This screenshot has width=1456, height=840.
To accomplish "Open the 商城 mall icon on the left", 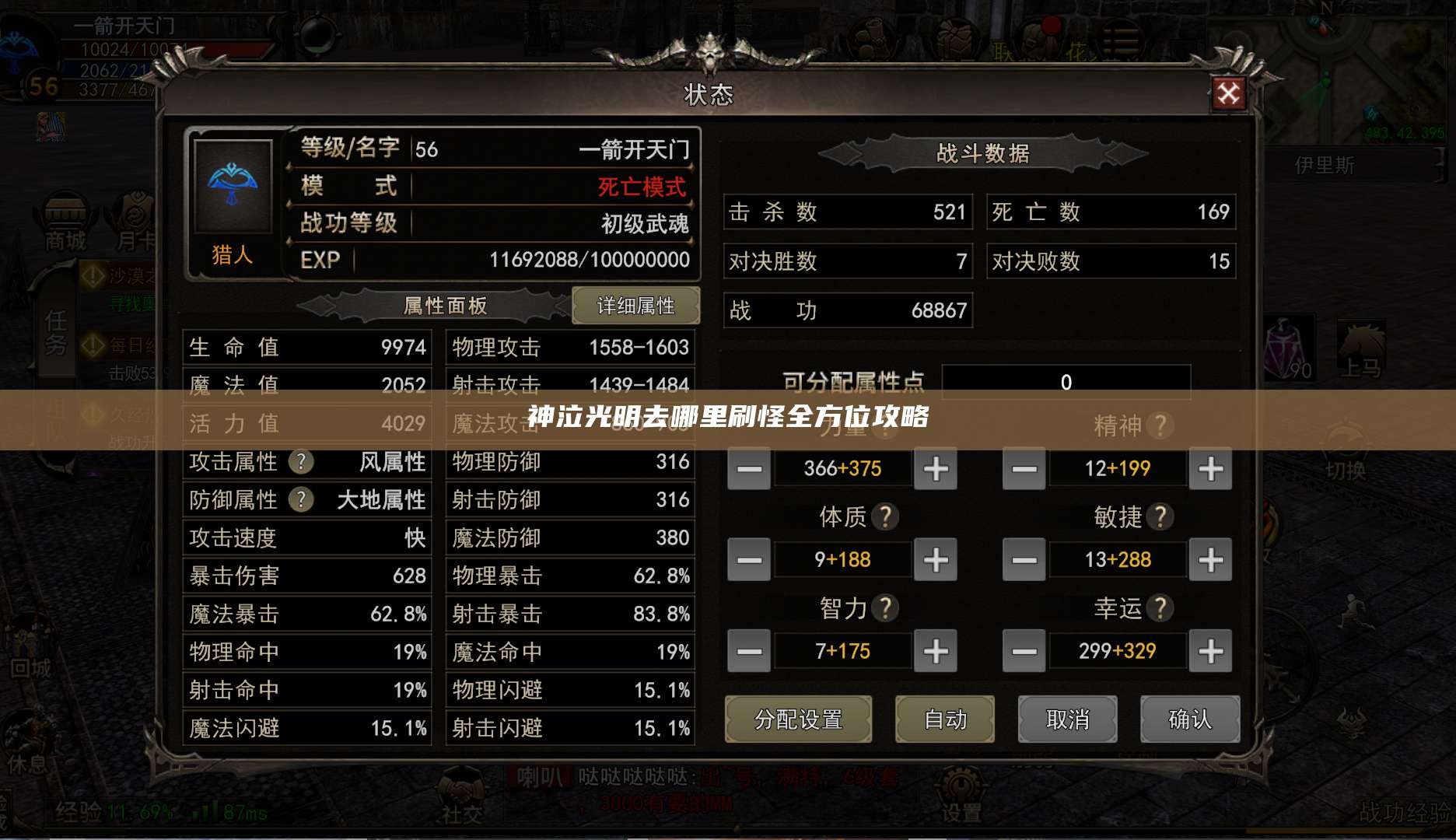I will coord(66,219).
